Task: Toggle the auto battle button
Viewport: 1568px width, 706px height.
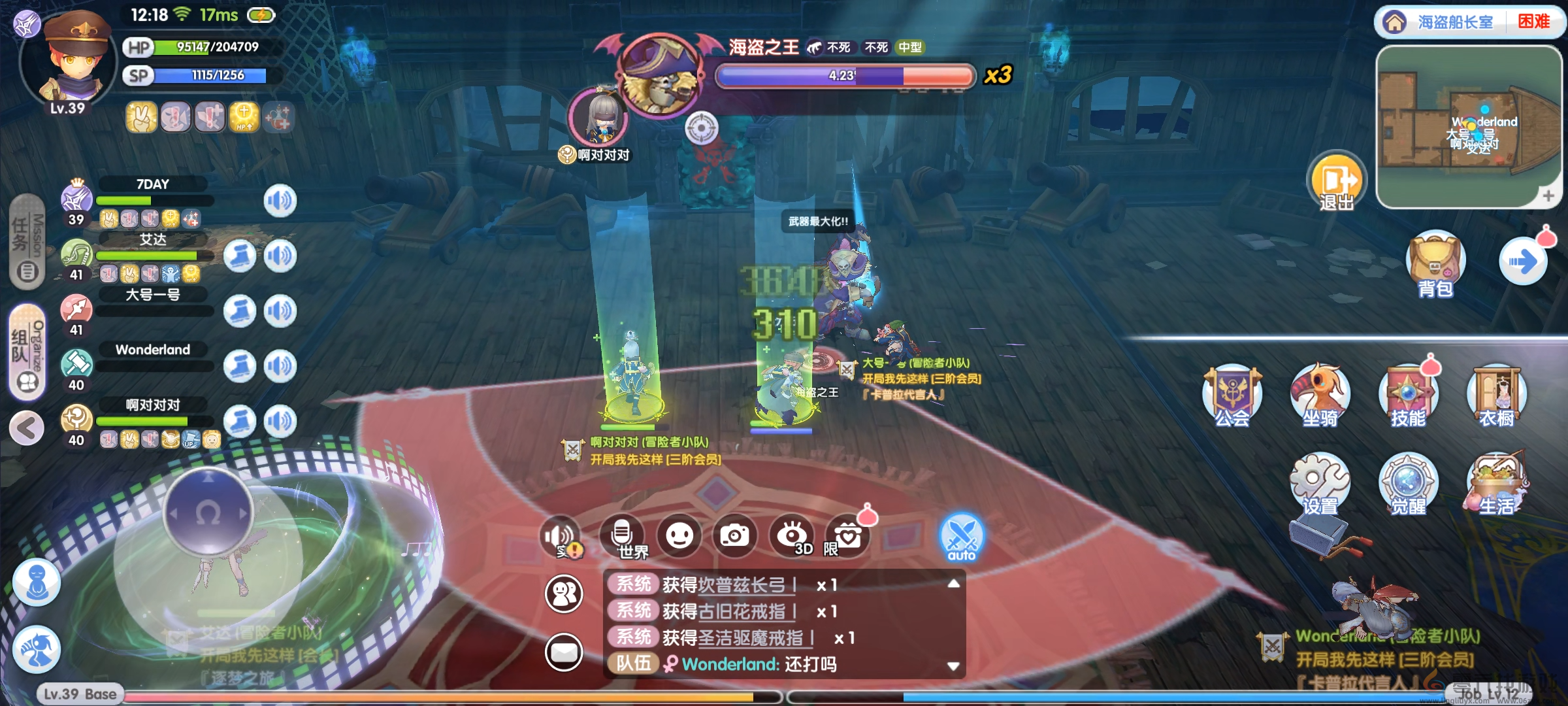Action: (961, 537)
